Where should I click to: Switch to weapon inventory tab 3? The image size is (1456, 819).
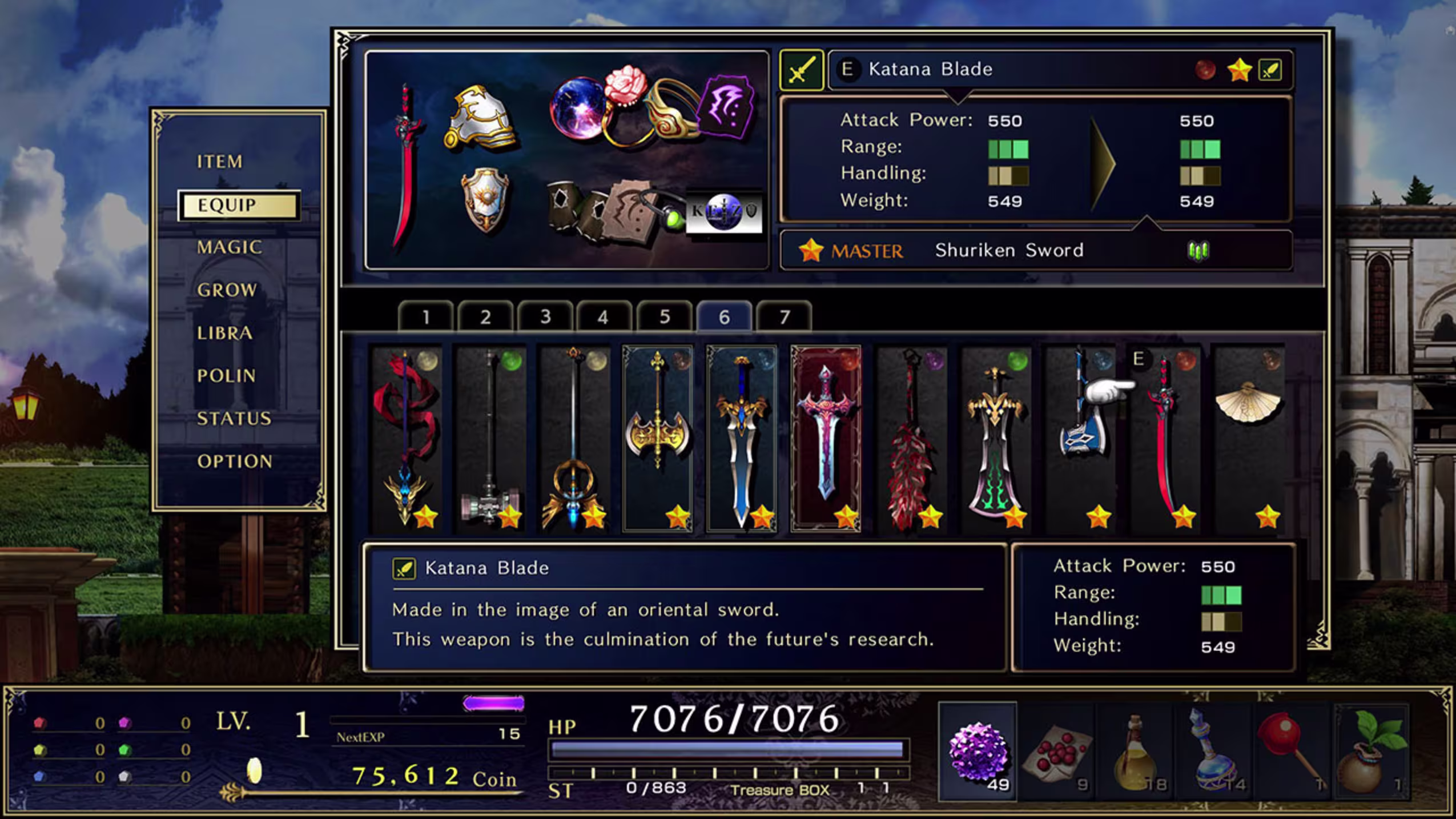pos(546,315)
